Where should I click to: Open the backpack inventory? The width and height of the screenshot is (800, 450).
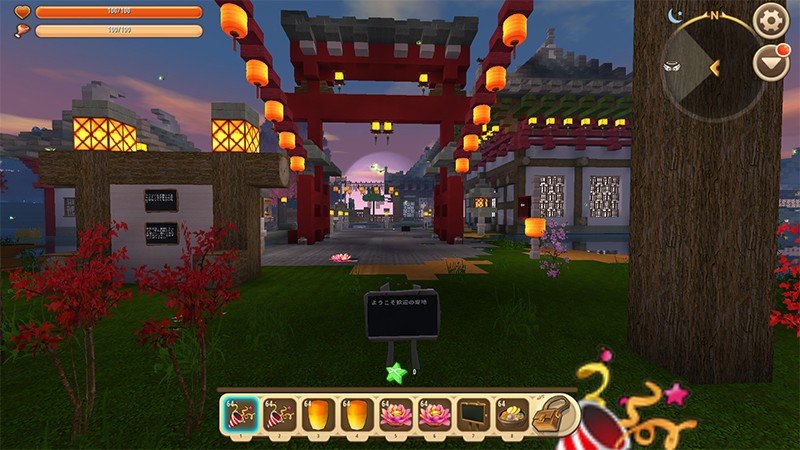(555, 413)
